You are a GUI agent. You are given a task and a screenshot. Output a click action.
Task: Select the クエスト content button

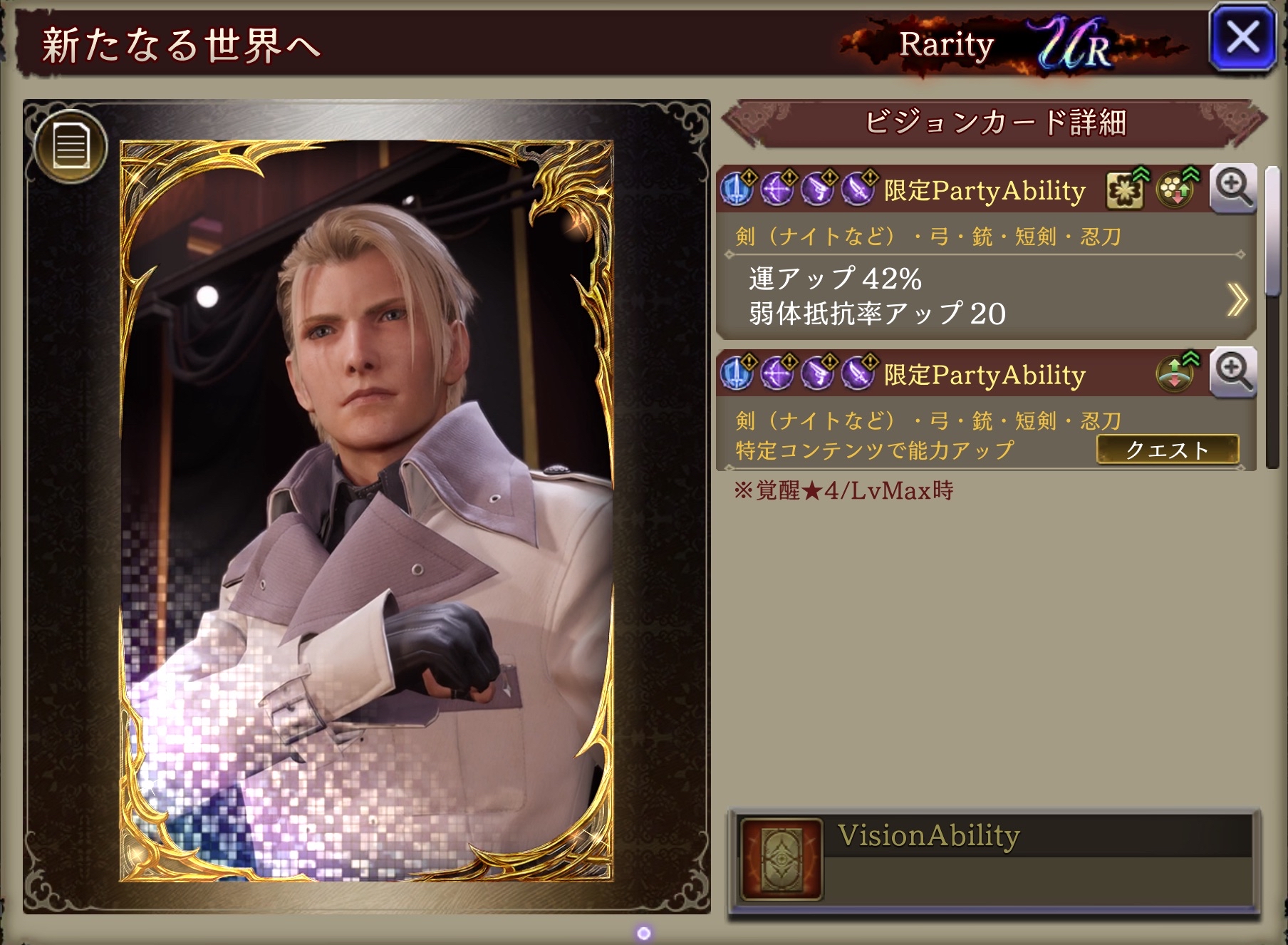[x=1167, y=450]
